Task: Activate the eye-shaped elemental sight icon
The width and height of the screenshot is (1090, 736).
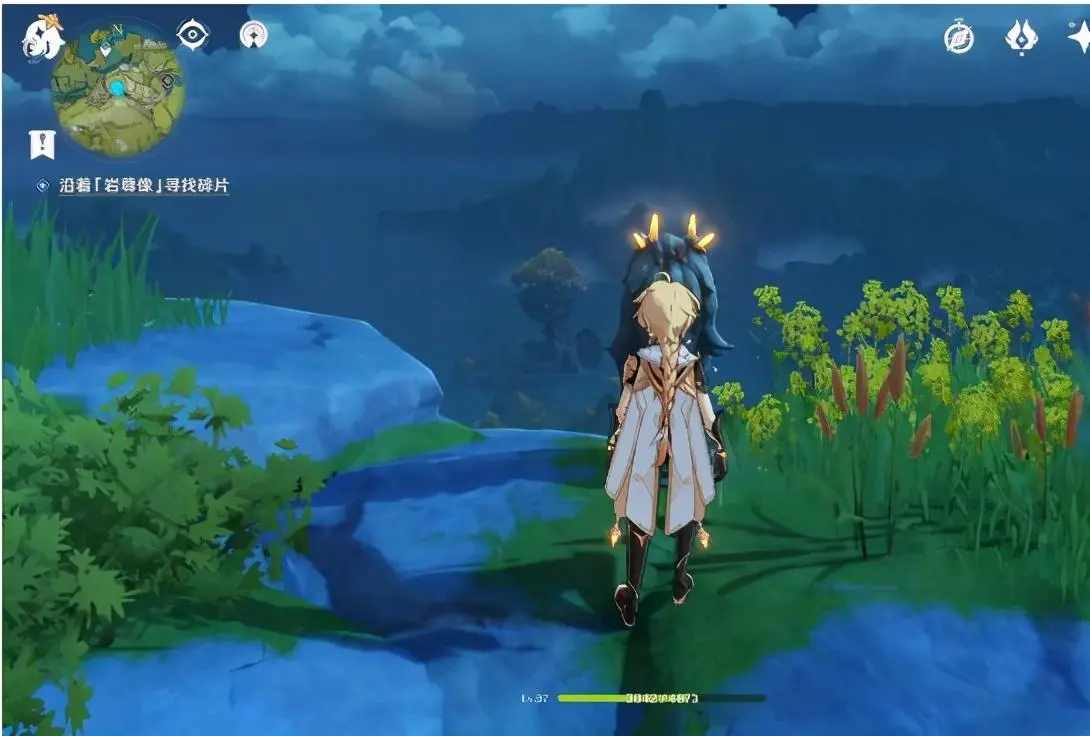Action: pyautogui.click(x=192, y=34)
